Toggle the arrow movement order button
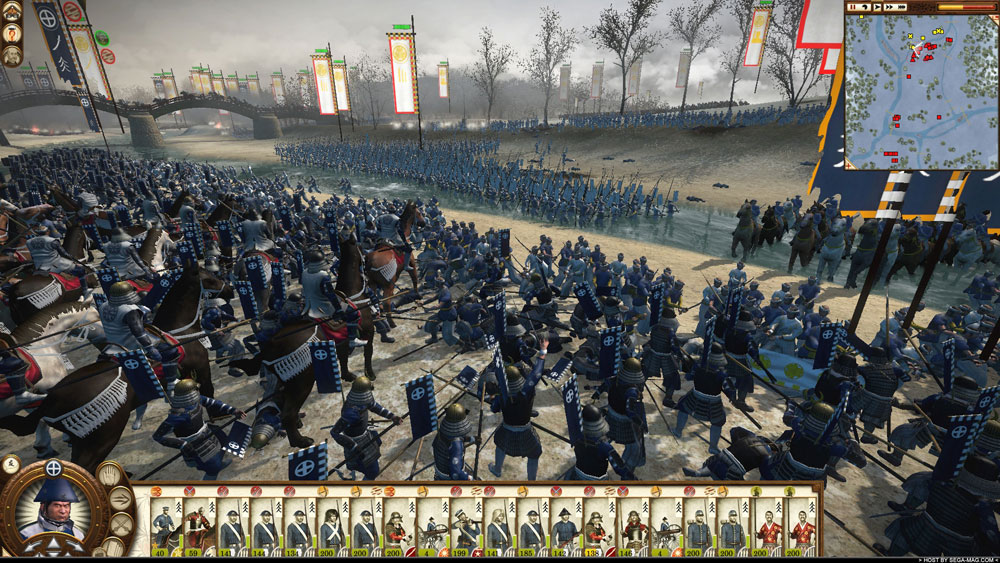The height and width of the screenshot is (563, 1000). pyautogui.click(x=122, y=499)
